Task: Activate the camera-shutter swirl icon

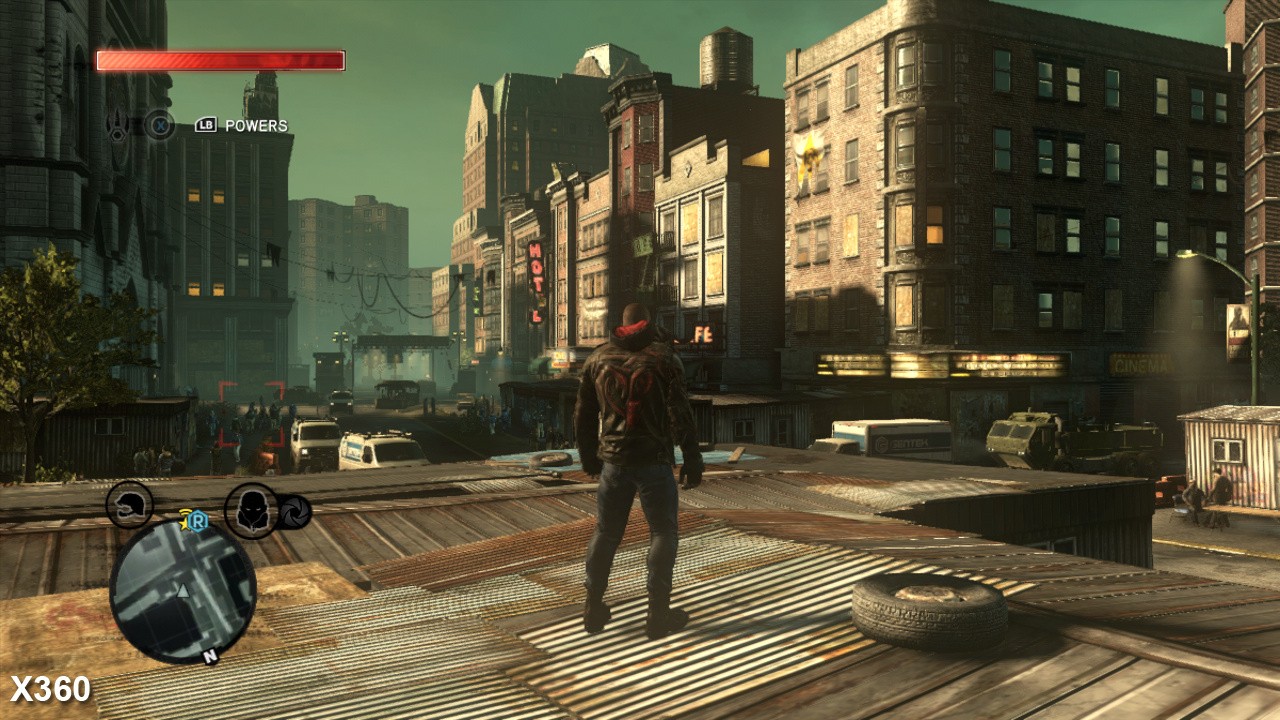Action: pyautogui.click(x=295, y=512)
